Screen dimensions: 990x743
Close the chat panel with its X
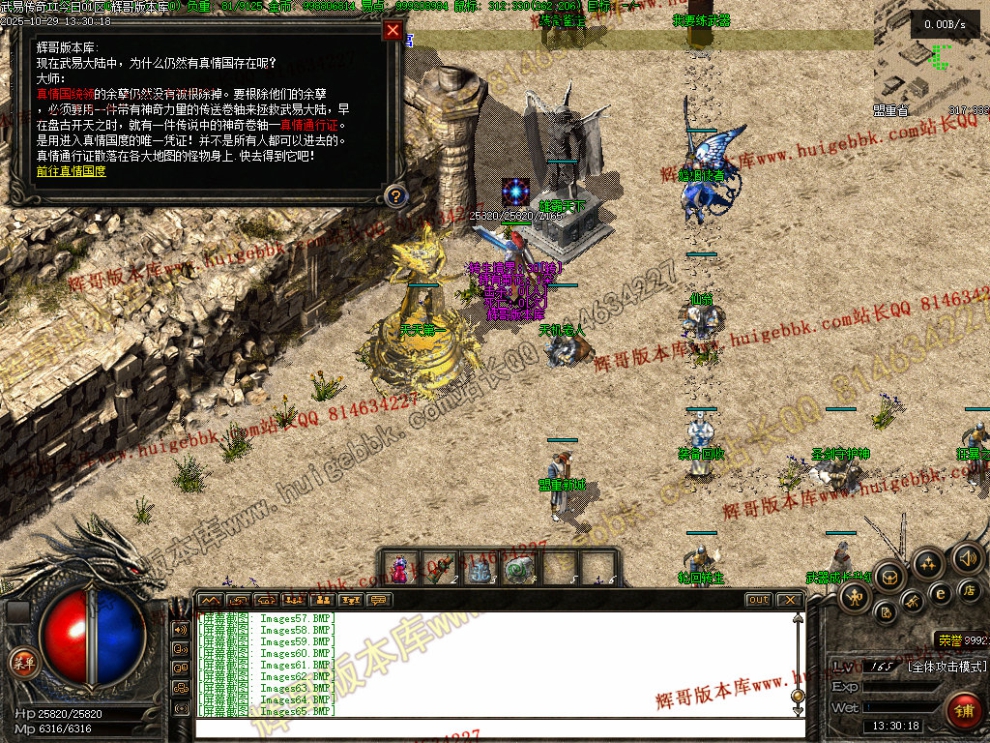(x=790, y=600)
